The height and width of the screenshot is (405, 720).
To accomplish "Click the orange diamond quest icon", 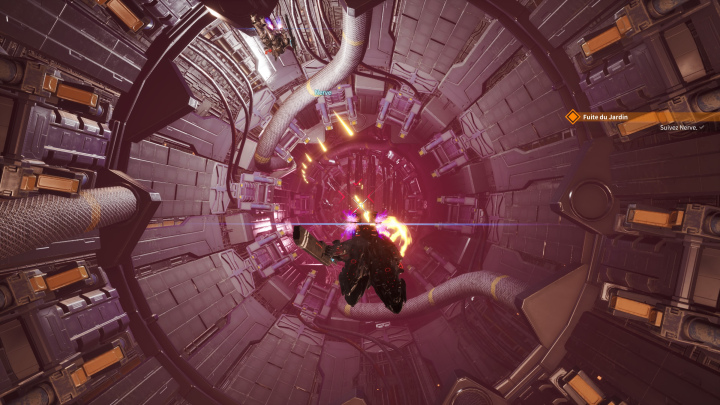I will (x=573, y=116).
